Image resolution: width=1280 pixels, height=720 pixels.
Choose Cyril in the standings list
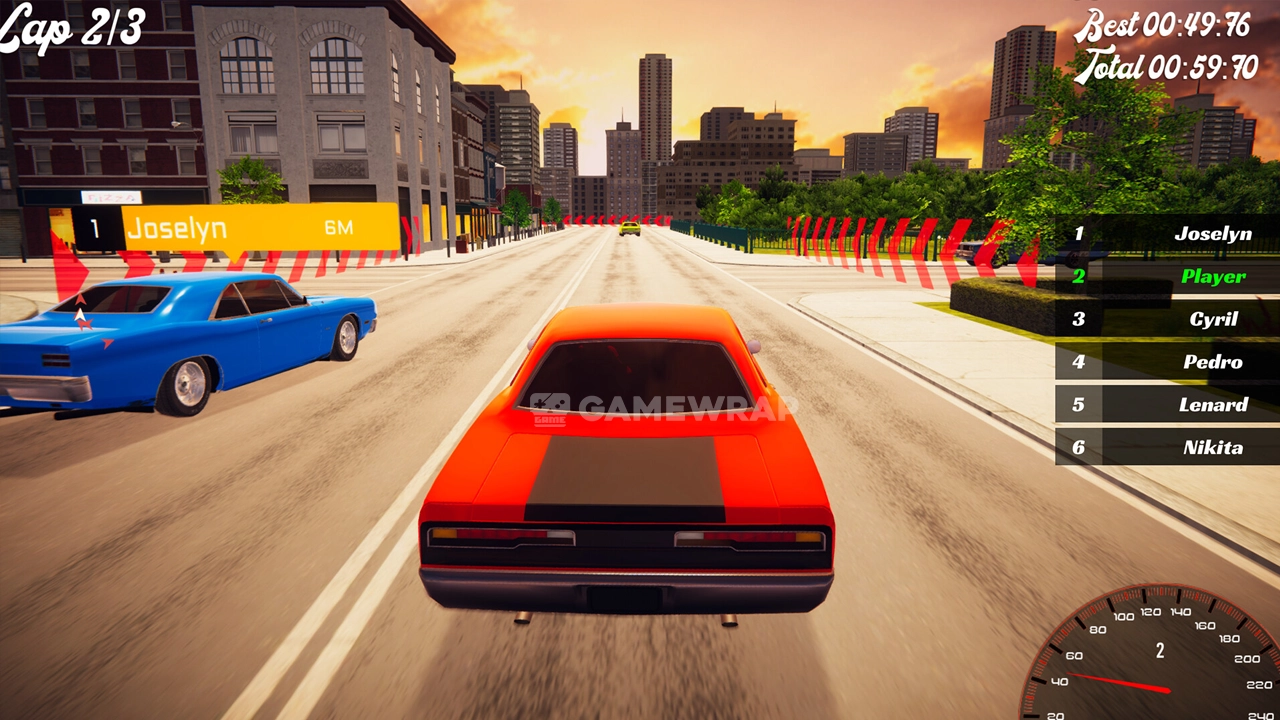coord(1167,320)
